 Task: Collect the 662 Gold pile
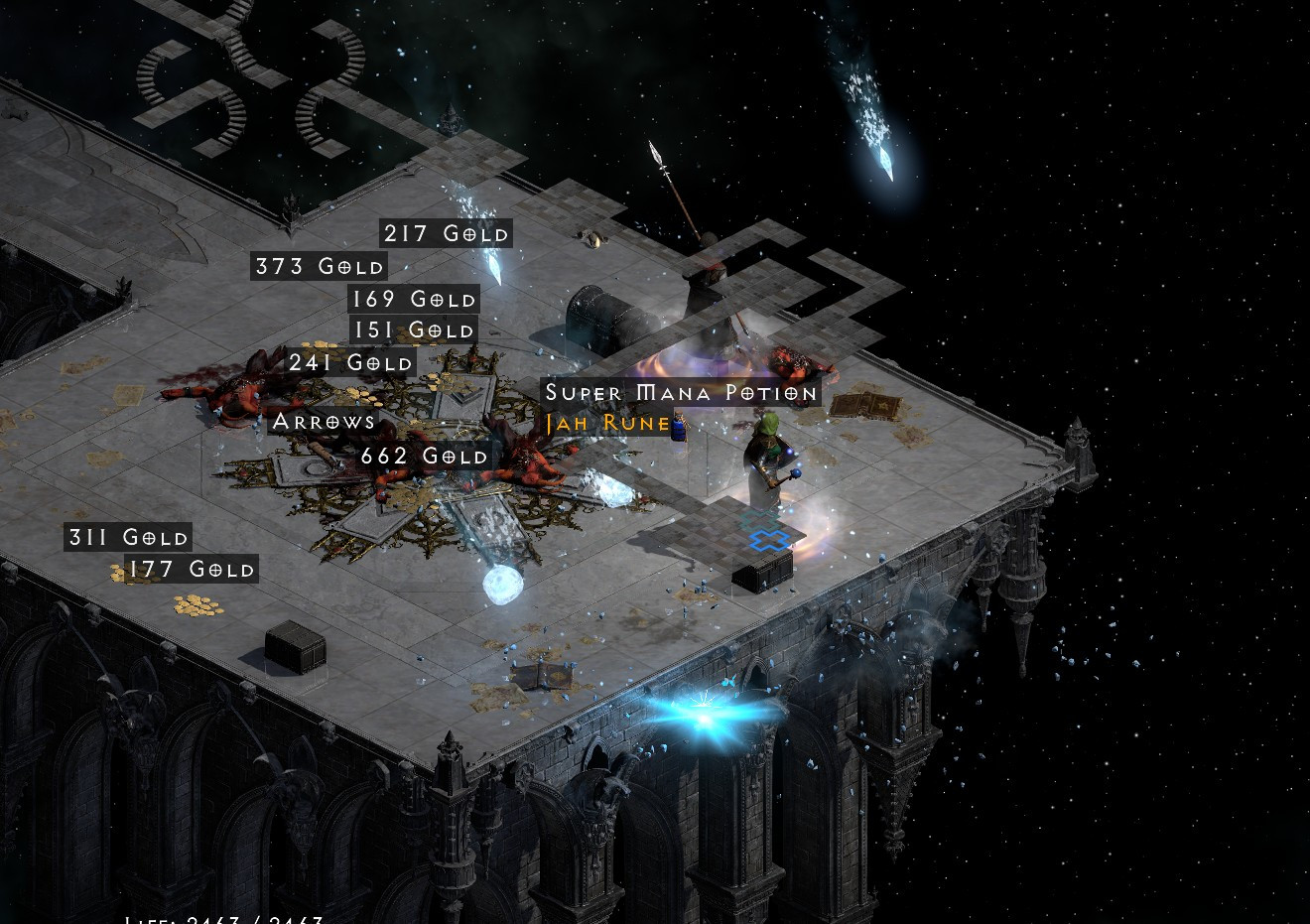(428, 457)
